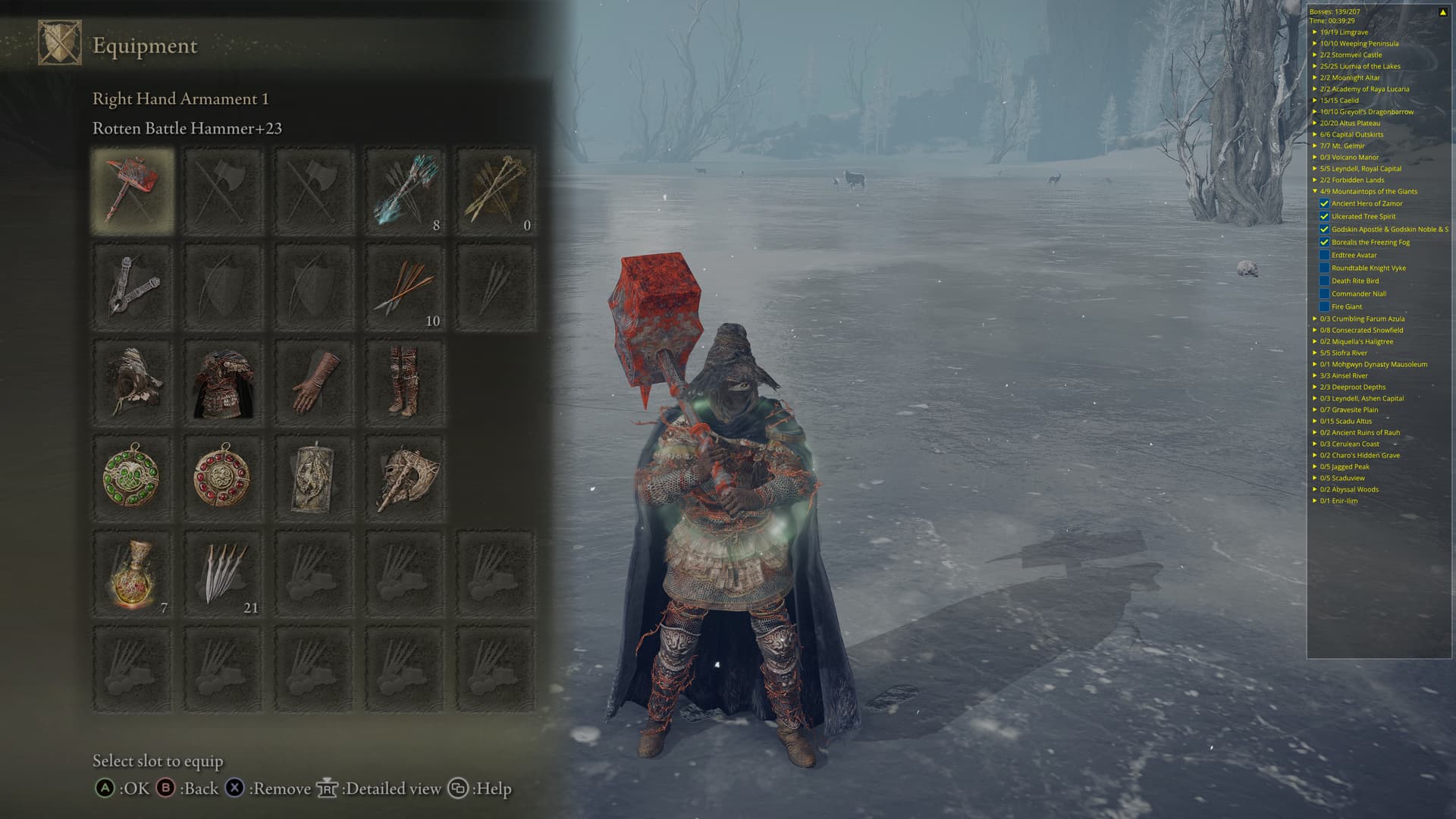Open the leg armor slot
This screenshot has width=1456, height=819.
tap(405, 383)
